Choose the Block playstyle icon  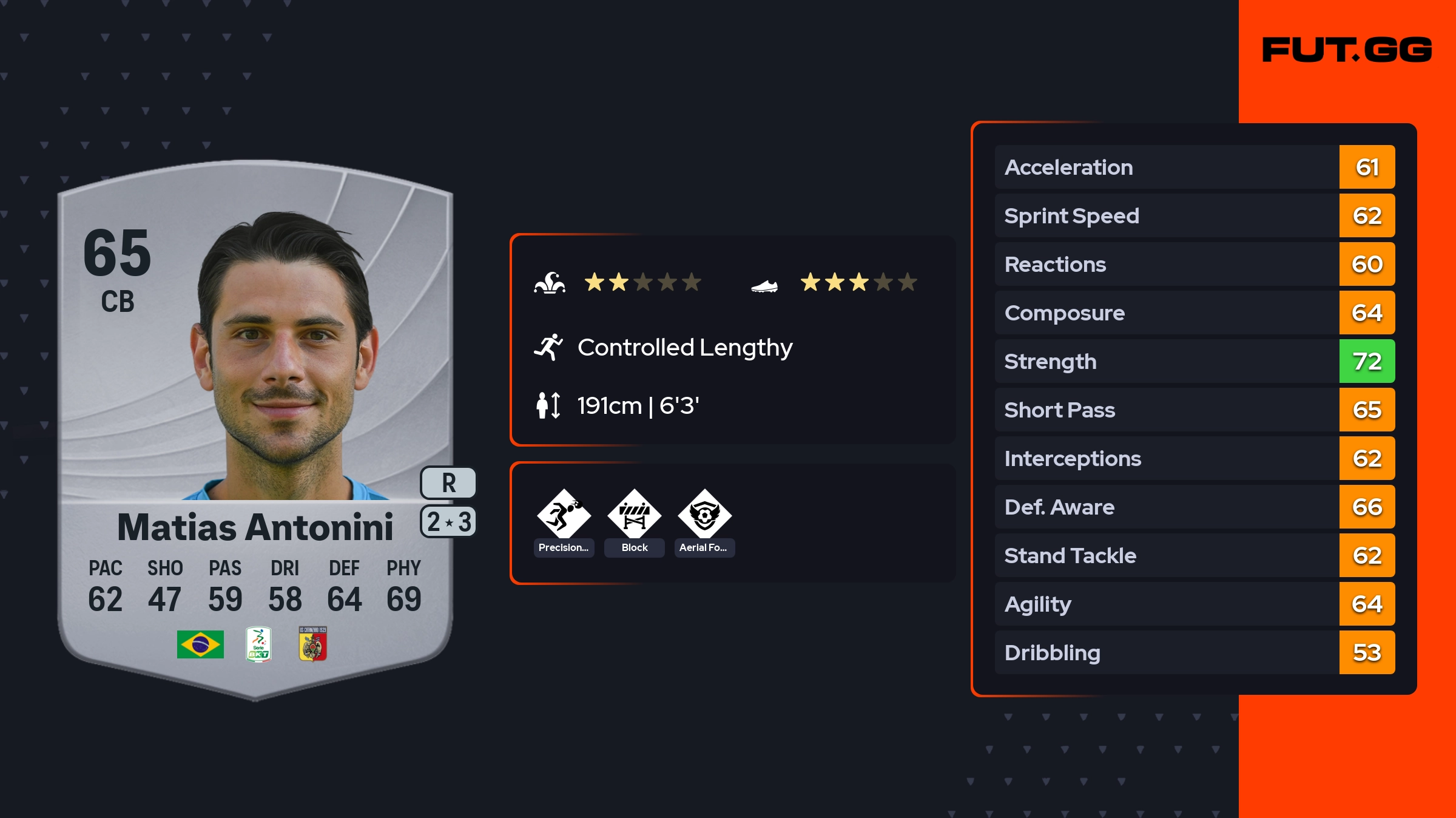634,515
